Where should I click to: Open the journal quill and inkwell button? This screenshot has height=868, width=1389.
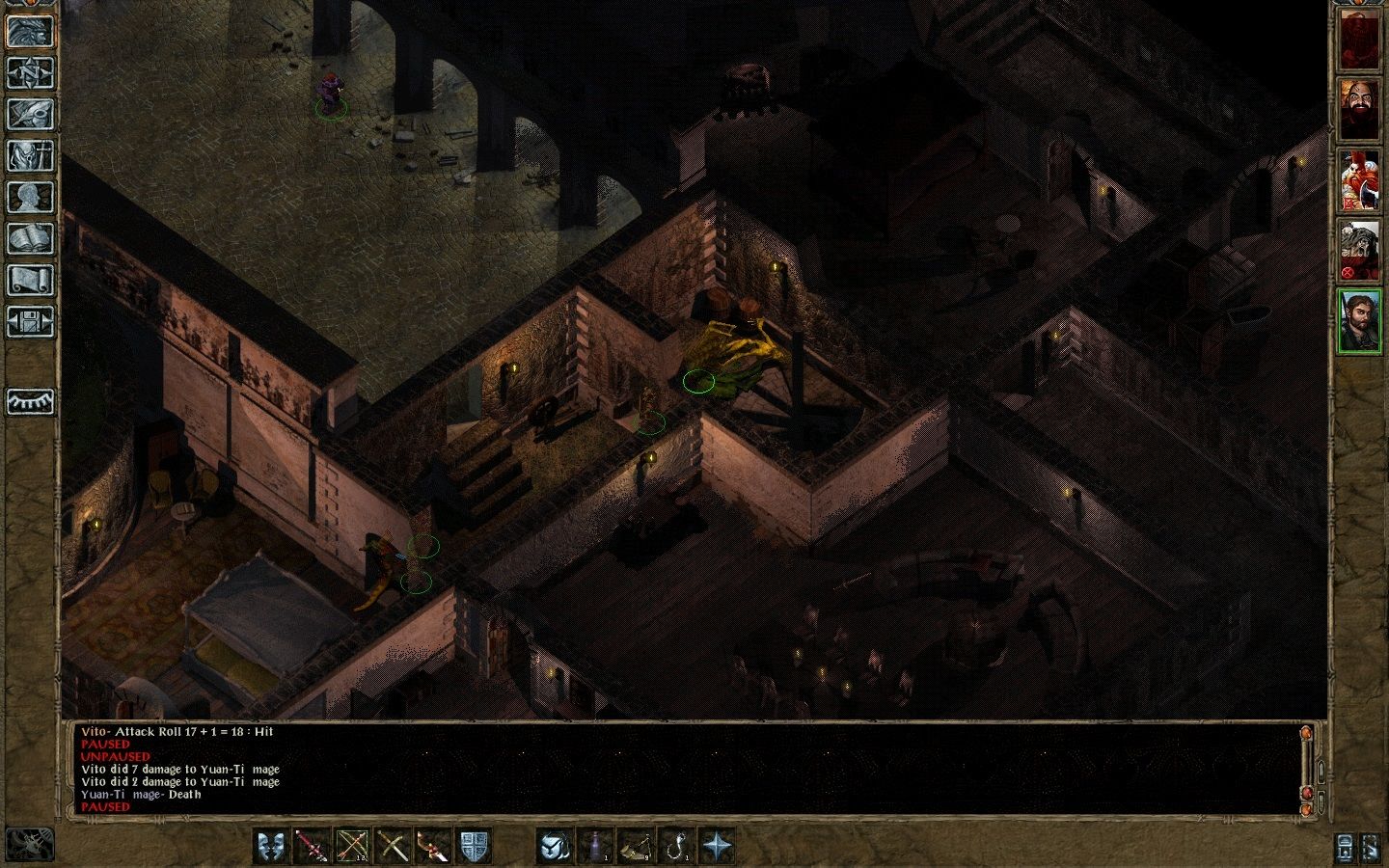click(x=30, y=114)
